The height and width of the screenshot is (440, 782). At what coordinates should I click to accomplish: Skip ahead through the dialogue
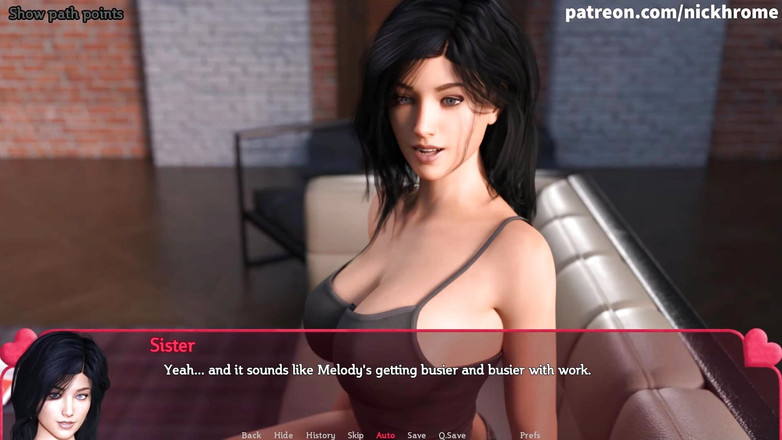355,435
